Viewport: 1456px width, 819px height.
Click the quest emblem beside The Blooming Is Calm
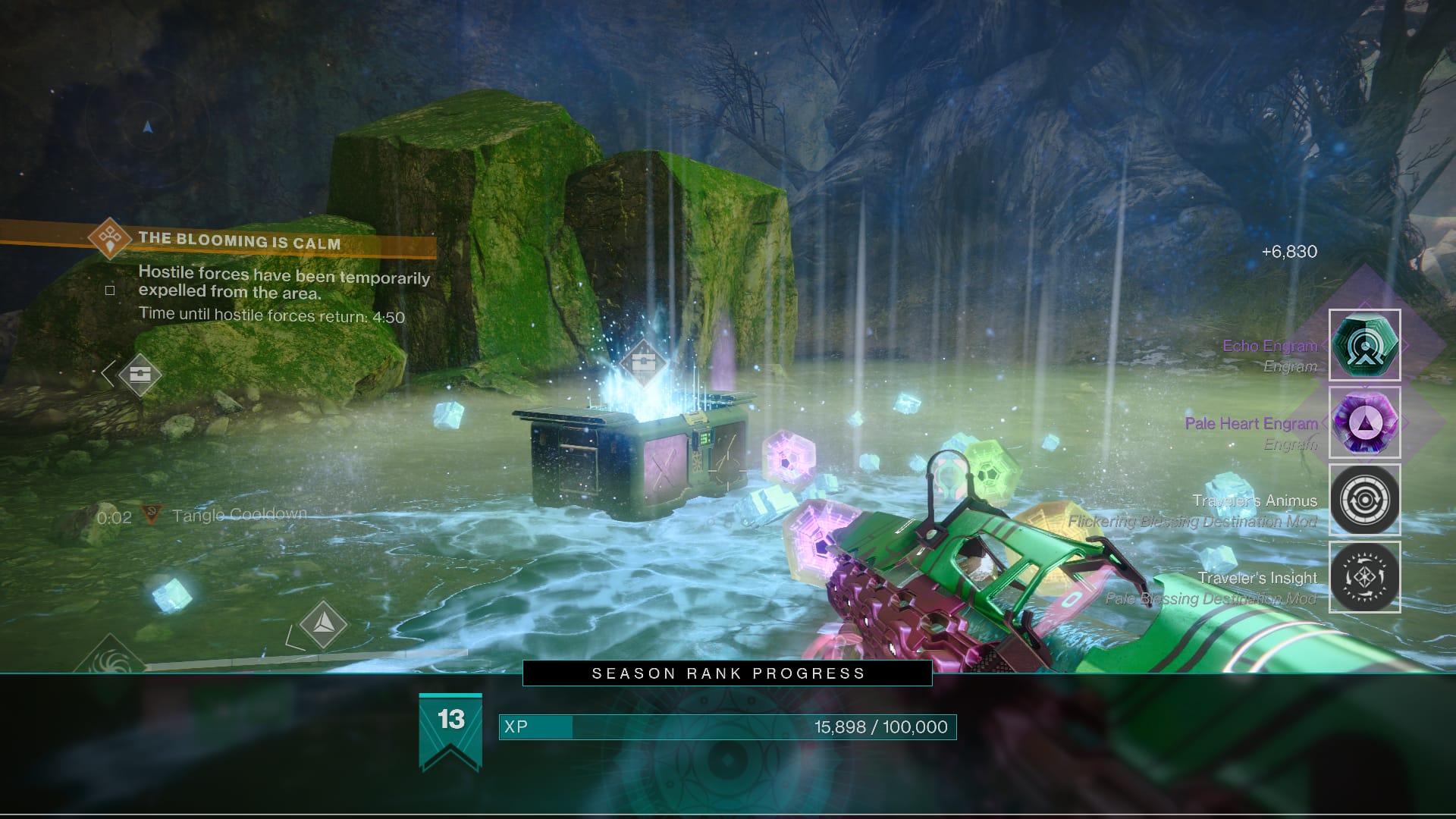pos(108,237)
